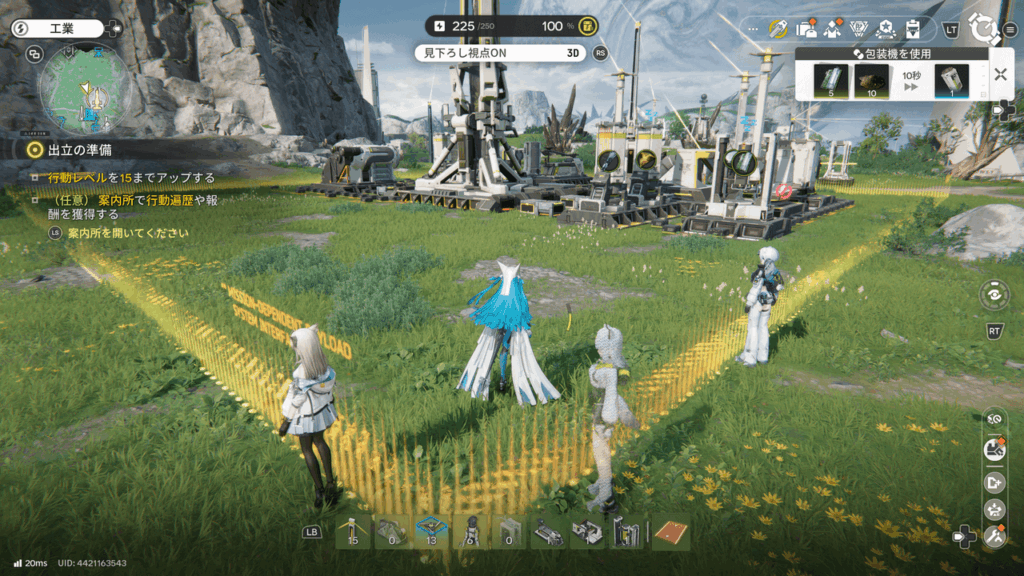The height and width of the screenshot is (576, 1024).
Task: Select the ore input item showing 10
Action: 871,81
